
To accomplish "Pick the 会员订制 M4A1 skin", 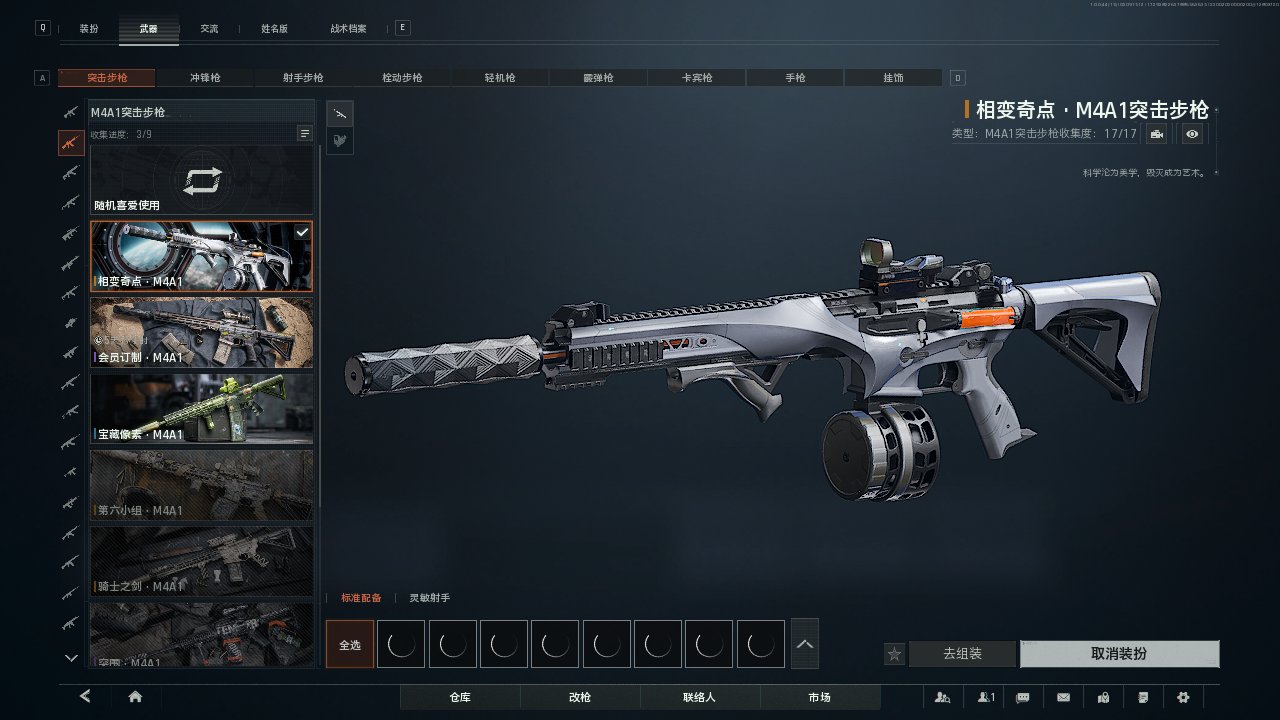I will [202, 333].
